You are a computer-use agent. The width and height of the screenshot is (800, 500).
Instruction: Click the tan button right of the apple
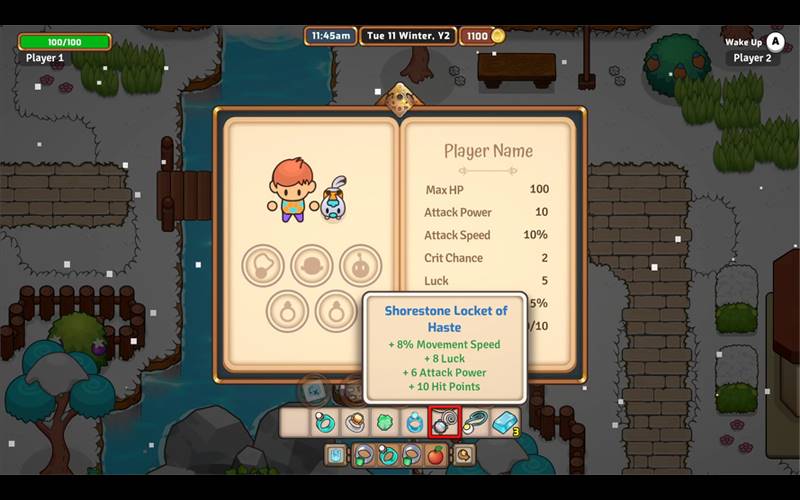463,456
